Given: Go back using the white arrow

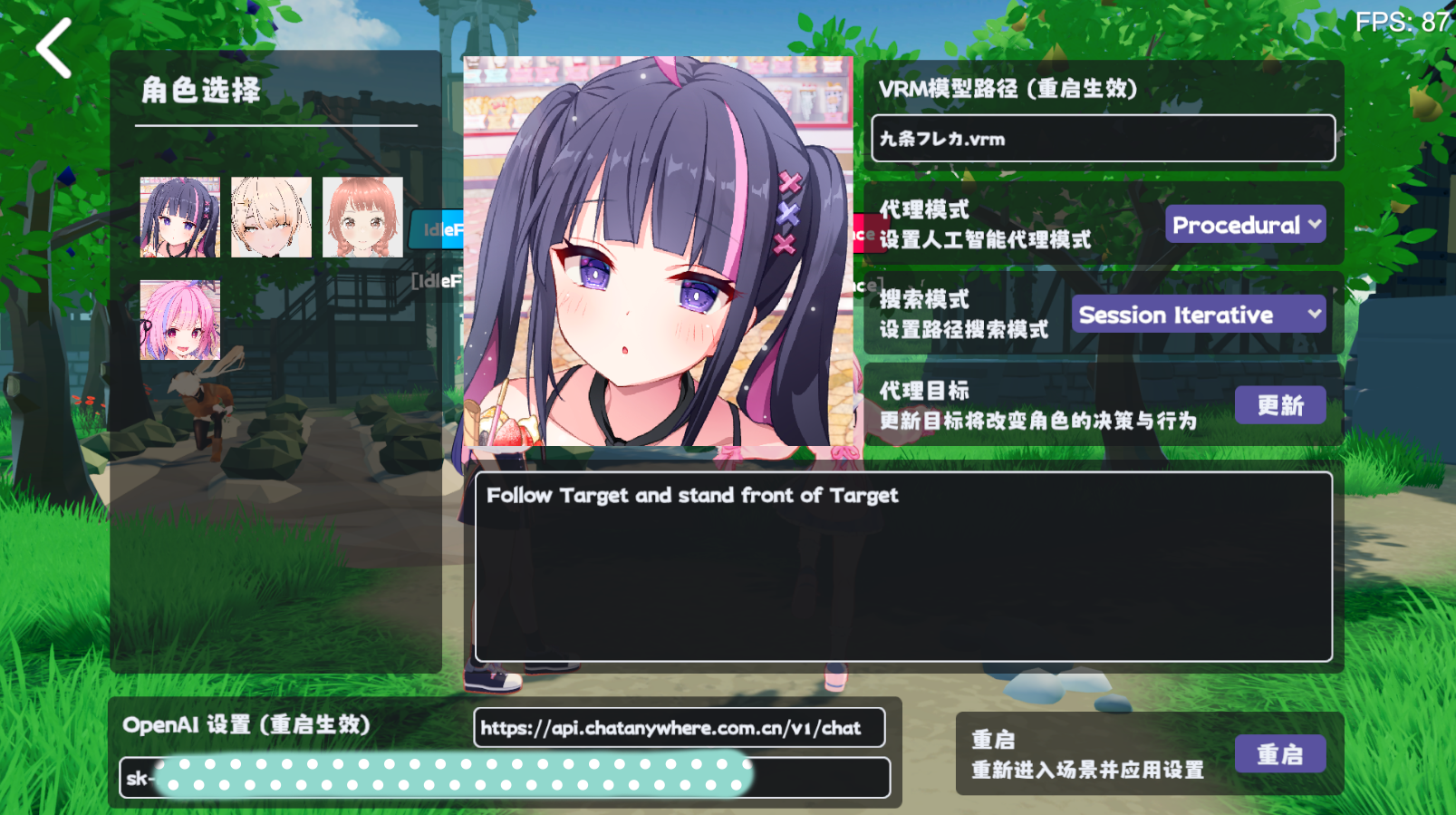Looking at the screenshot, I should (x=53, y=48).
